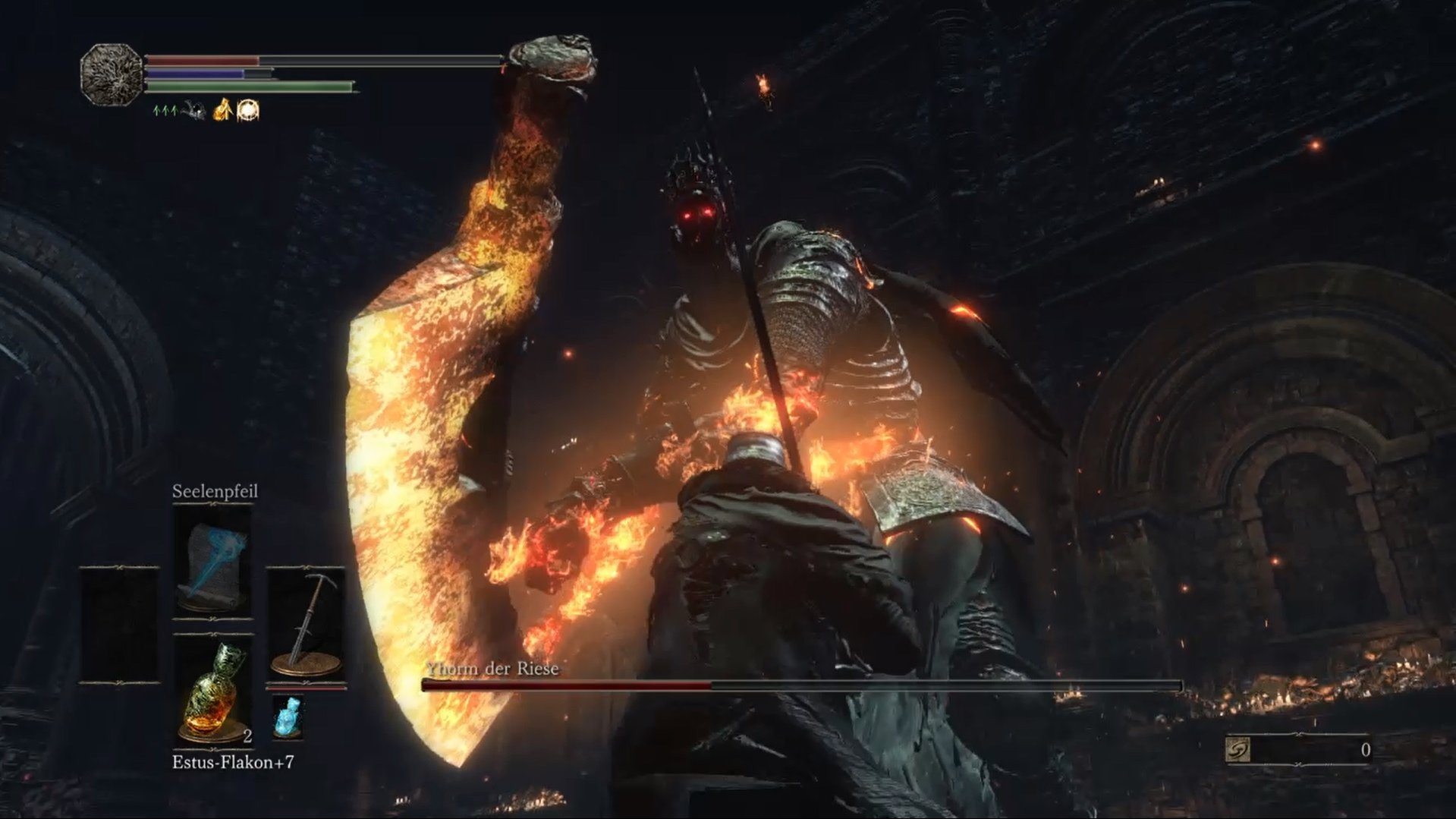This screenshot has width=1456, height=819.
Task: Choose the Estus-Flakon+7 item slot
Action: tap(212, 691)
